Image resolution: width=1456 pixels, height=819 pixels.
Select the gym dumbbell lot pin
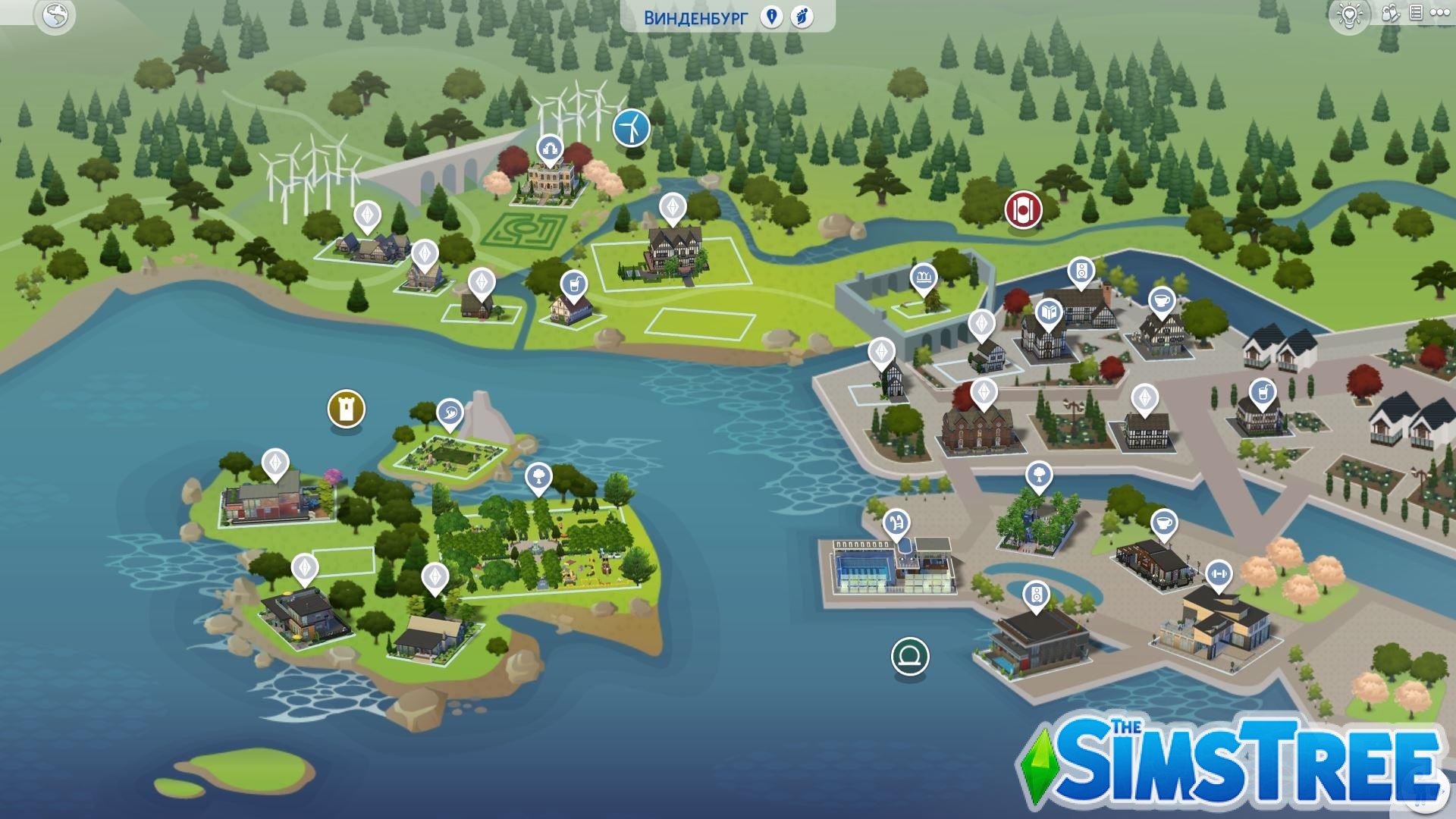click(1218, 574)
